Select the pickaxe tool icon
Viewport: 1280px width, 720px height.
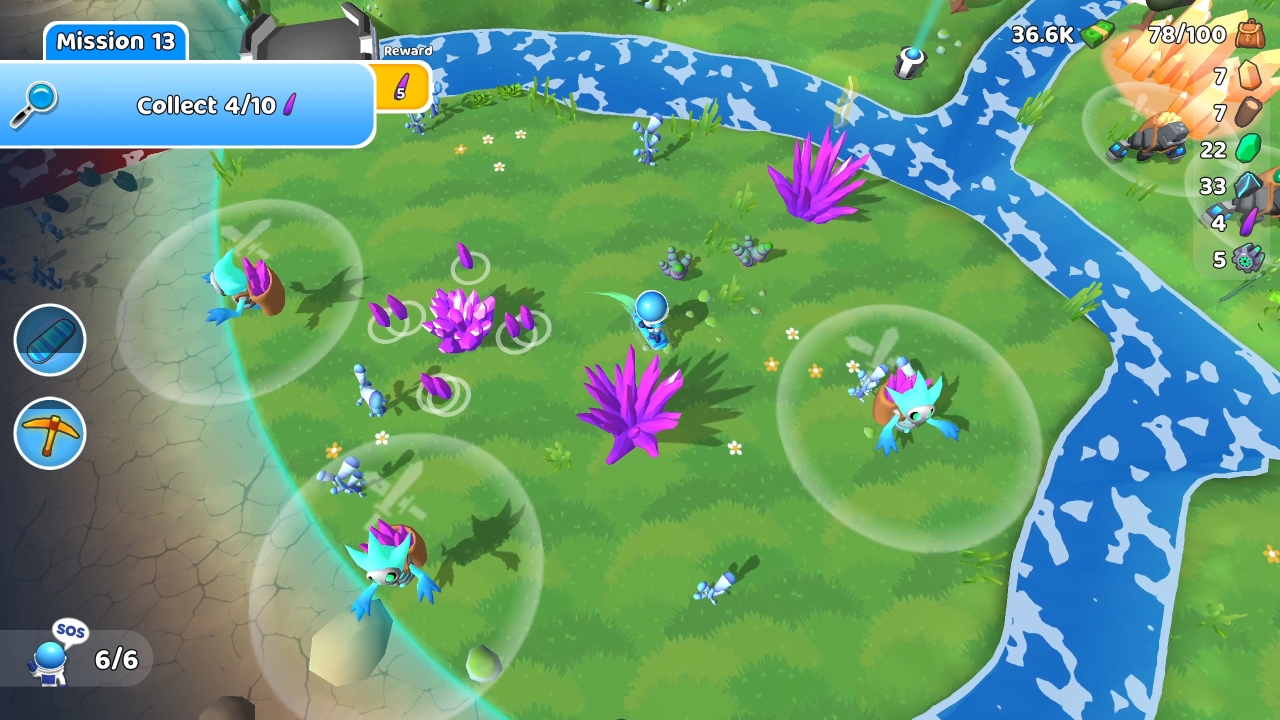pyautogui.click(x=49, y=432)
